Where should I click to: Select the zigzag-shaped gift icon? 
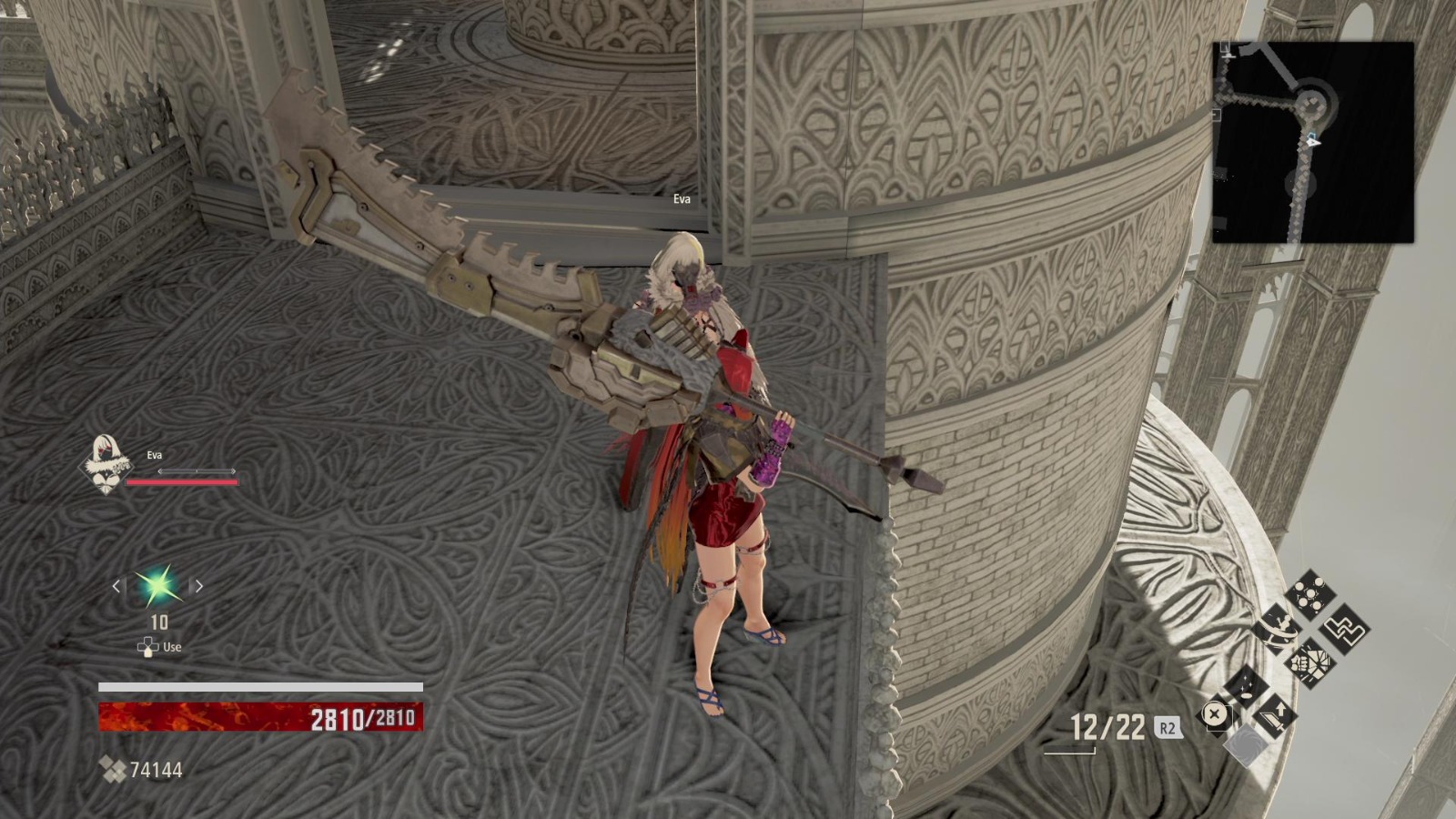click(x=1343, y=631)
